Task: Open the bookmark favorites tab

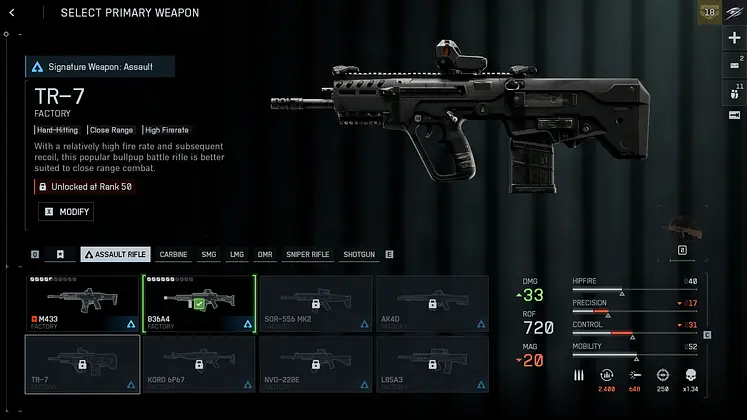Action: pyautogui.click(x=60, y=255)
